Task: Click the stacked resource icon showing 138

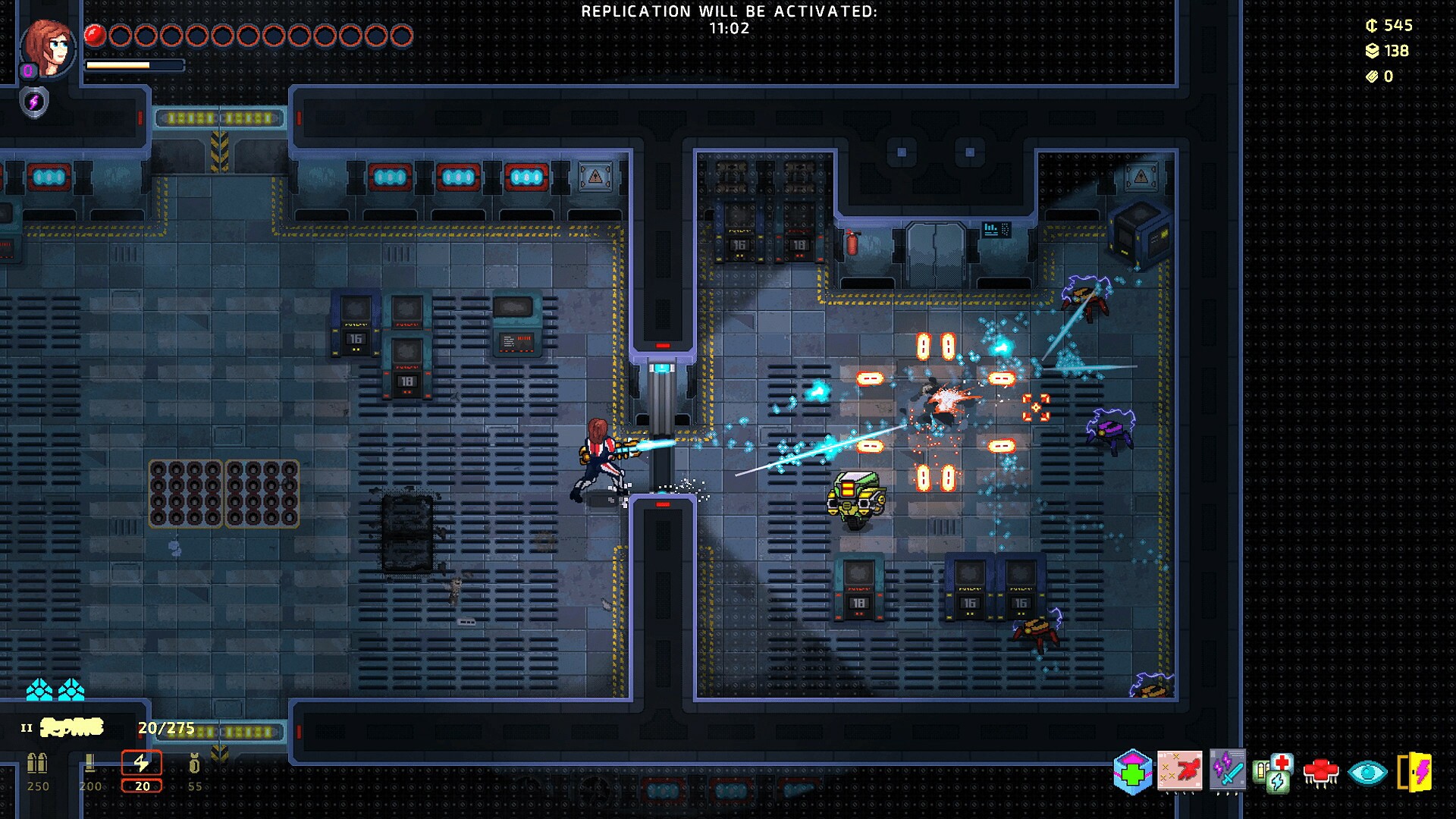Action: click(1371, 50)
